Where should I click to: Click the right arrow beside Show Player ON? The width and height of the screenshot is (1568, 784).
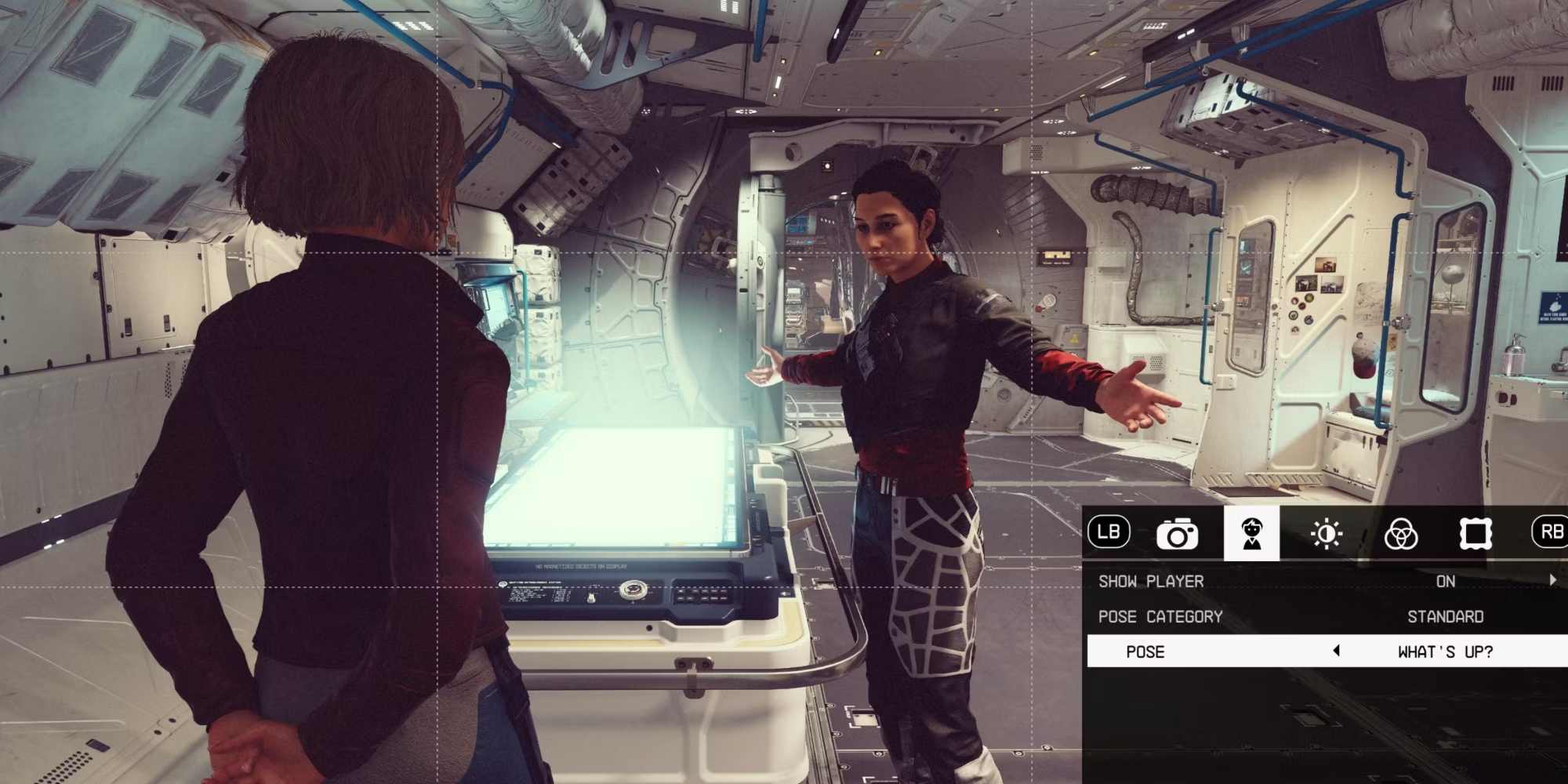[1552, 580]
